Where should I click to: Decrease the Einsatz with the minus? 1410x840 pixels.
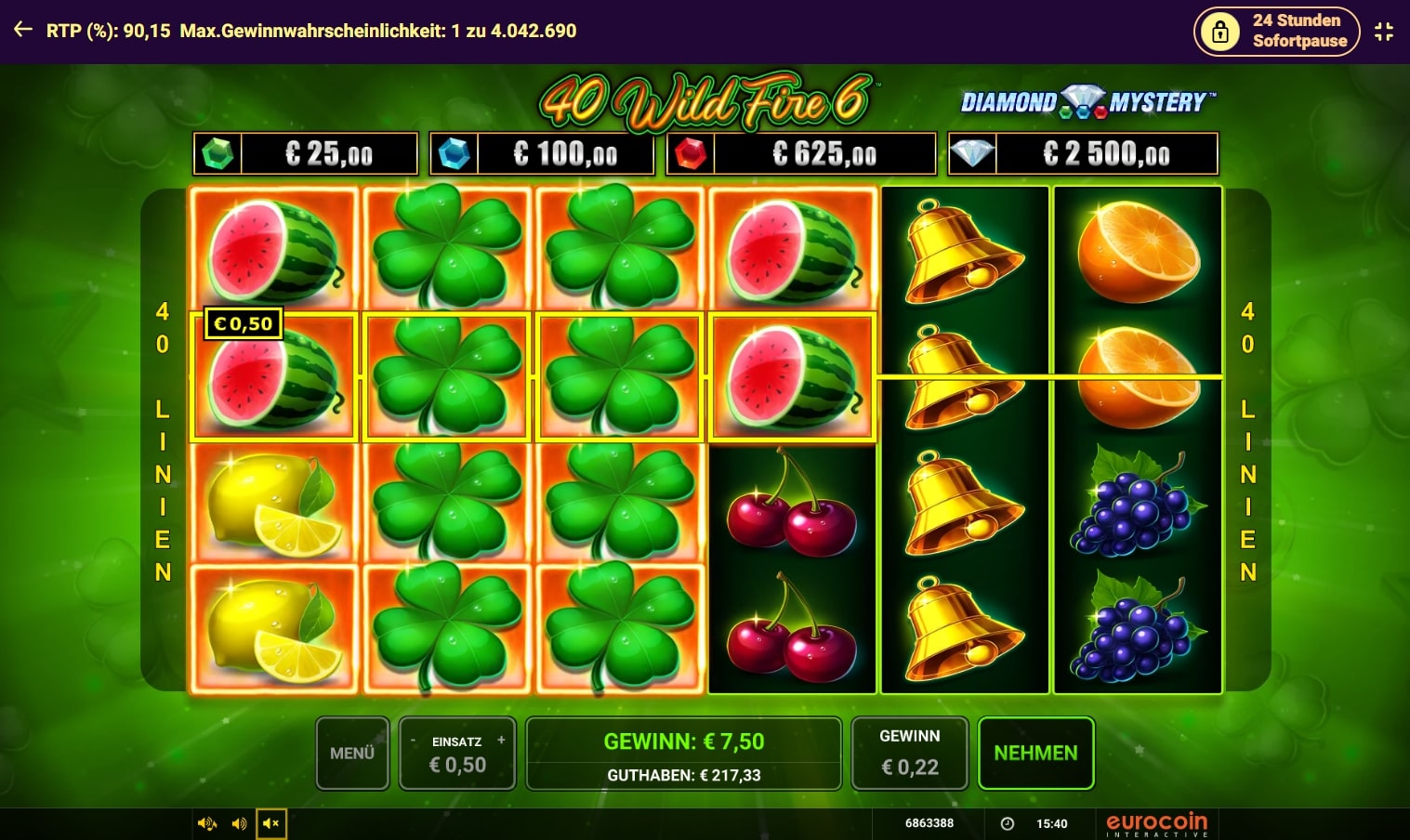click(414, 741)
